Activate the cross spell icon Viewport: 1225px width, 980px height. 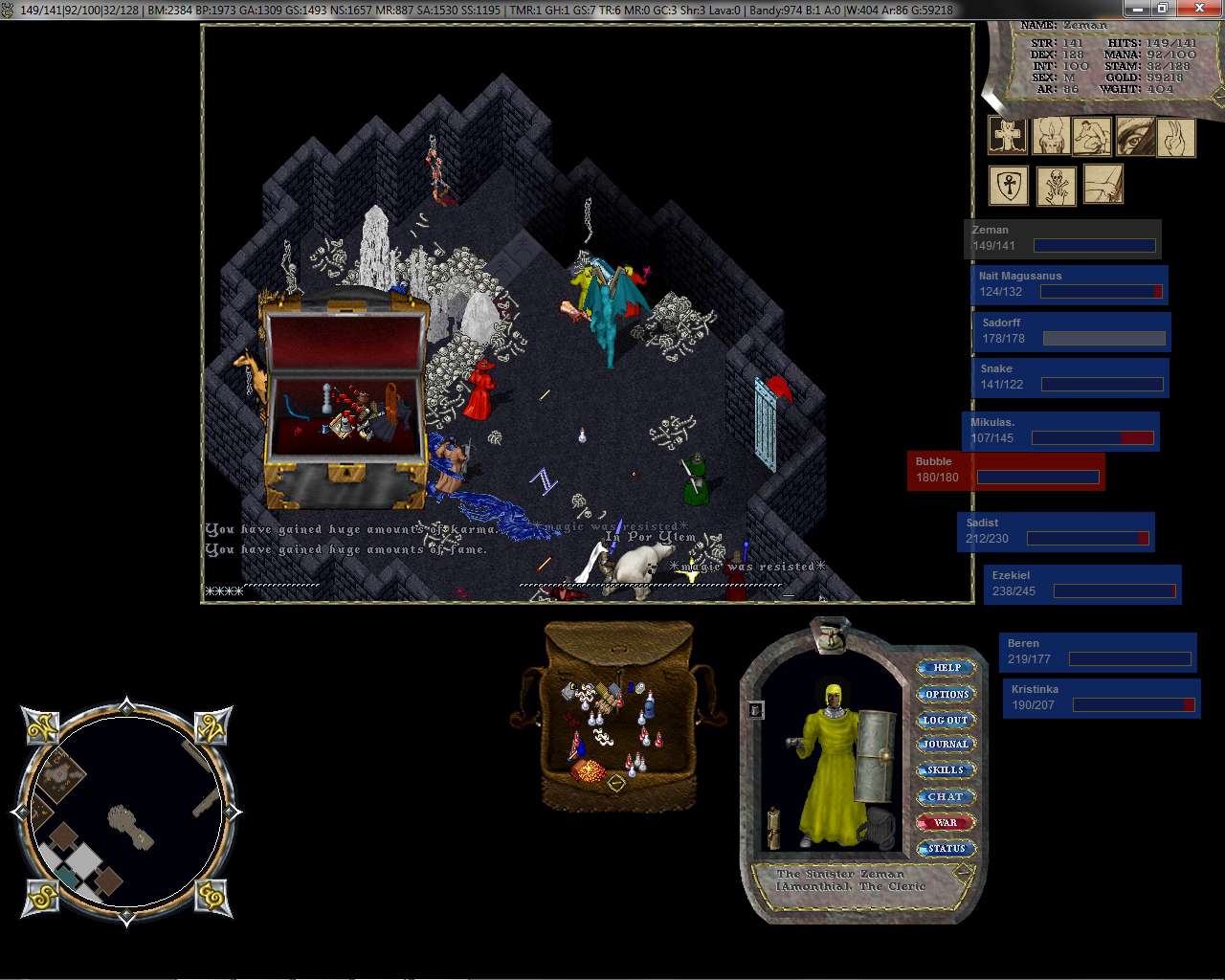click(1007, 137)
